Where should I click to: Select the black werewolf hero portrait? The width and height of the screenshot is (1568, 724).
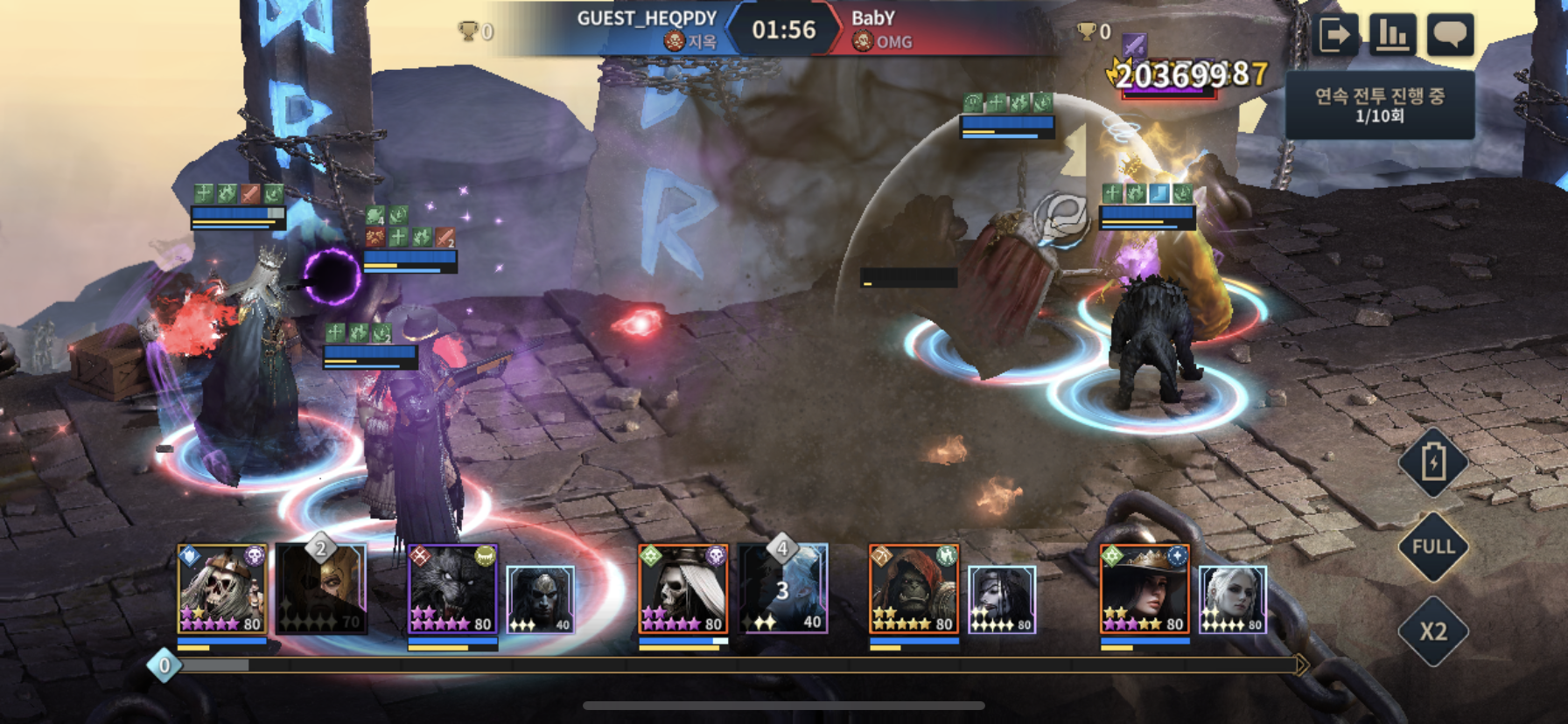point(452,588)
